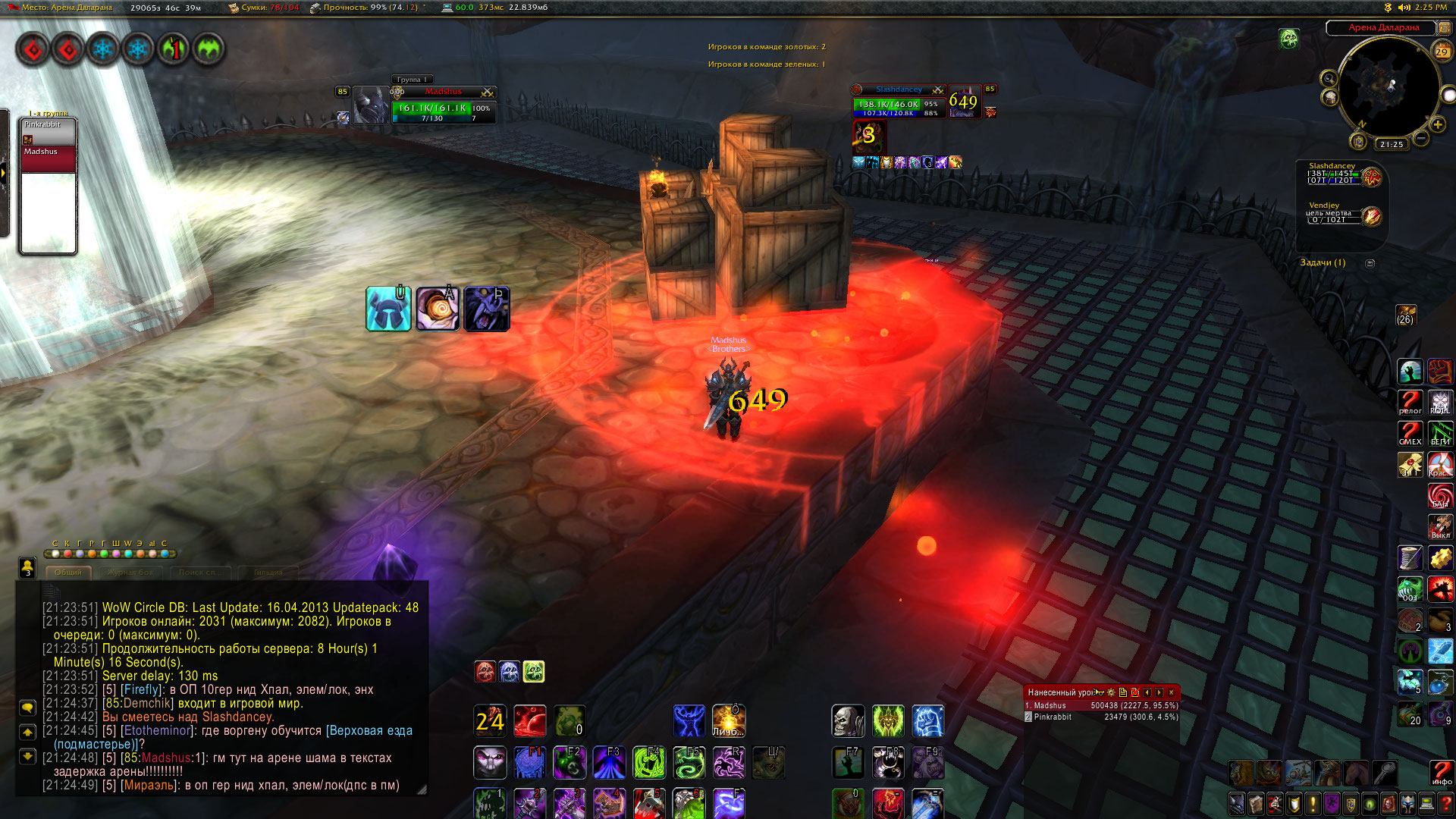Screen dimensions: 1456x819
Task: Zoom out the minimap with minus button
Action: click(x=1421, y=138)
